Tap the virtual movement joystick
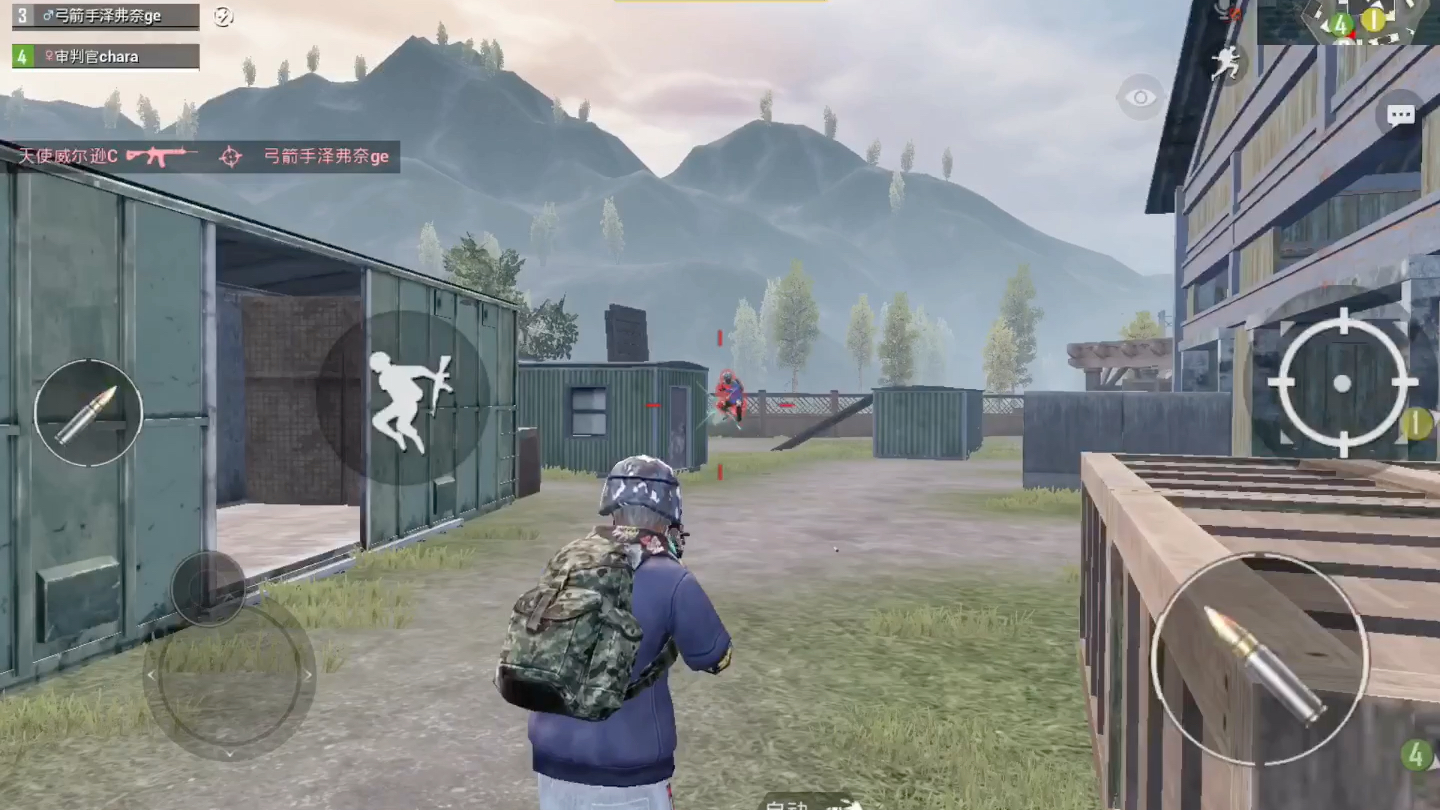The width and height of the screenshot is (1440, 810). pyautogui.click(x=229, y=676)
